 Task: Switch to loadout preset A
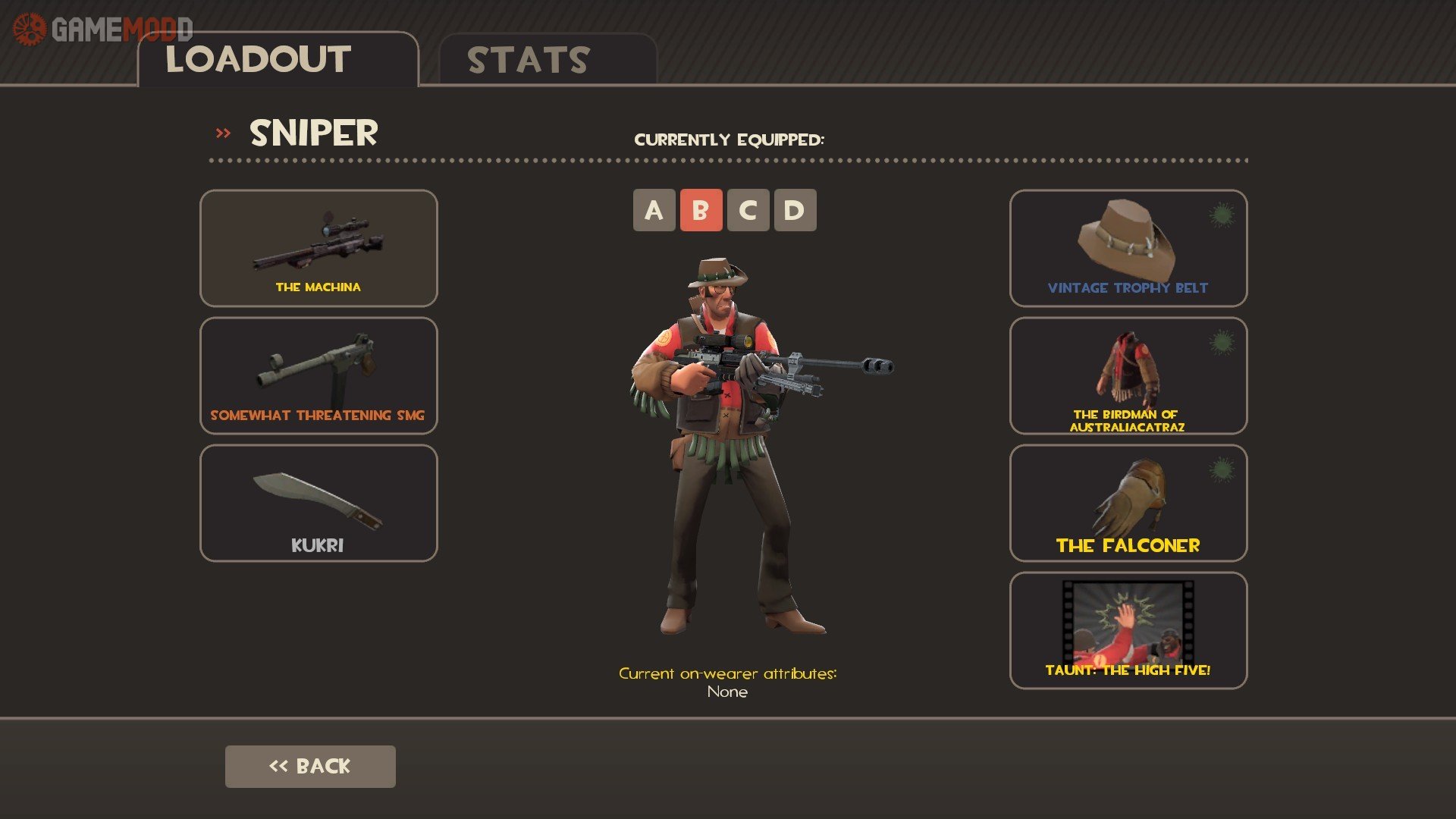(654, 210)
